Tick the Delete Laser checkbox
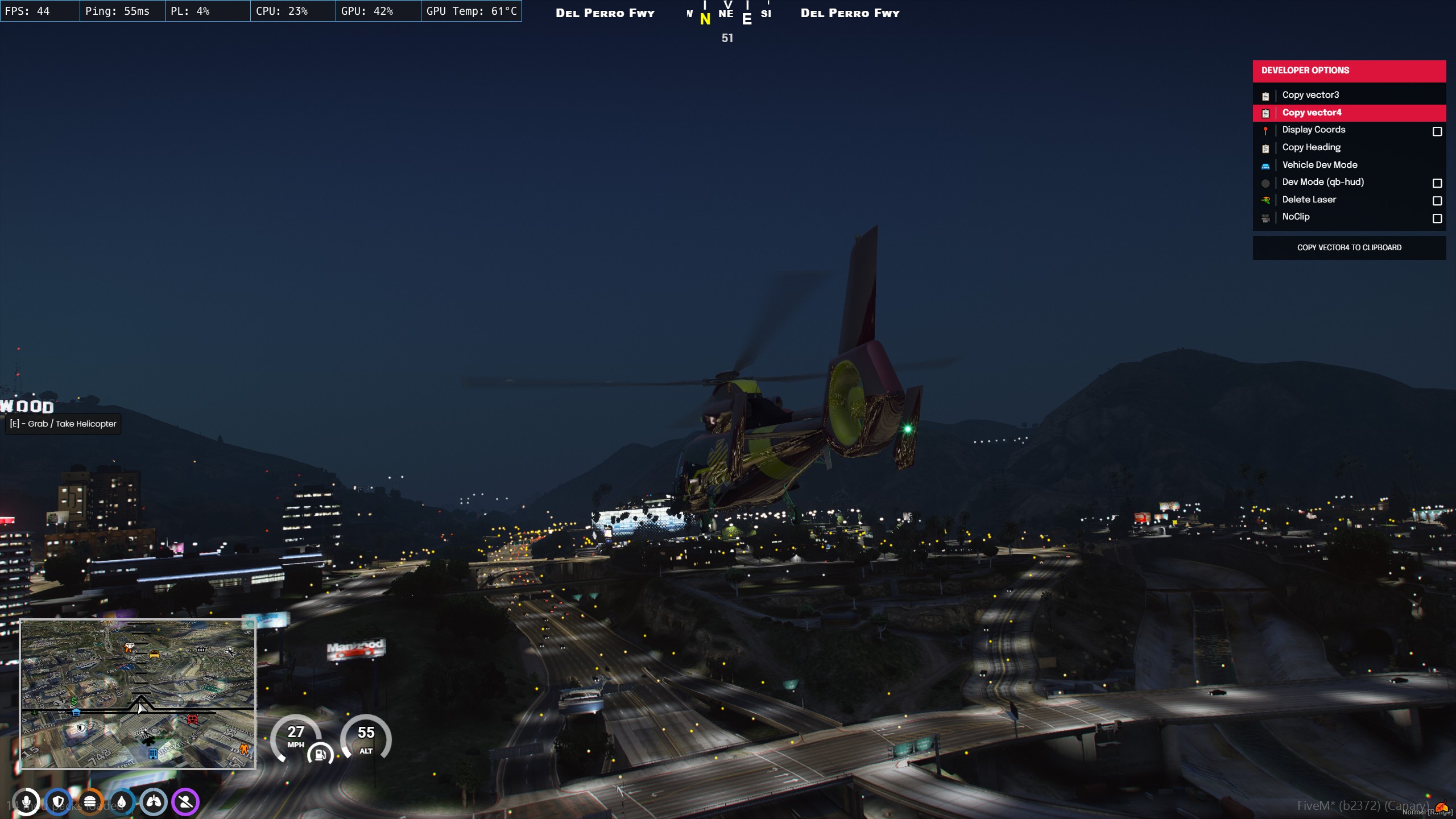Viewport: 1456px width, 819px height. click(x=1437, y=201)
